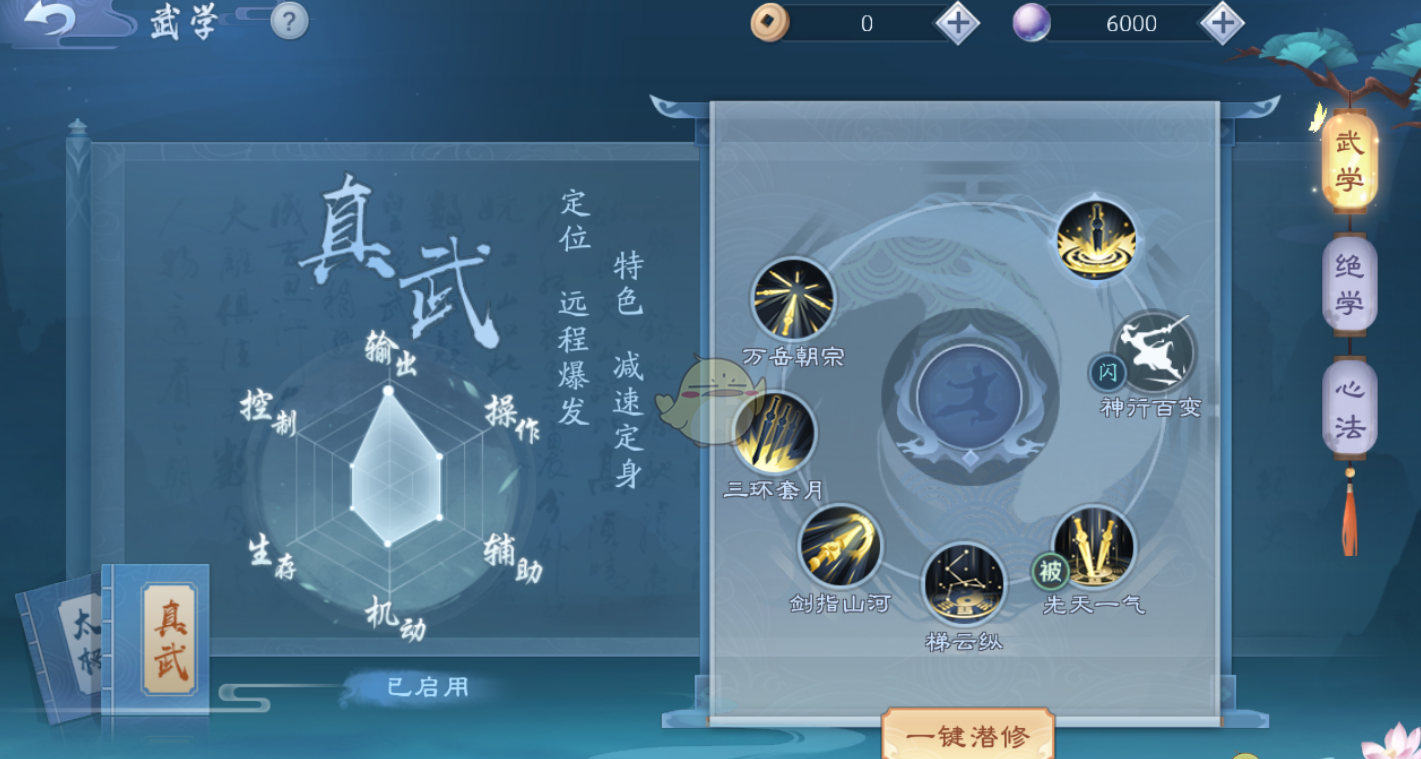The height and width of the screenshot is (759, 1421).
Task: Switch to the 心法 lantern tab
Action: pos(1348,404)
